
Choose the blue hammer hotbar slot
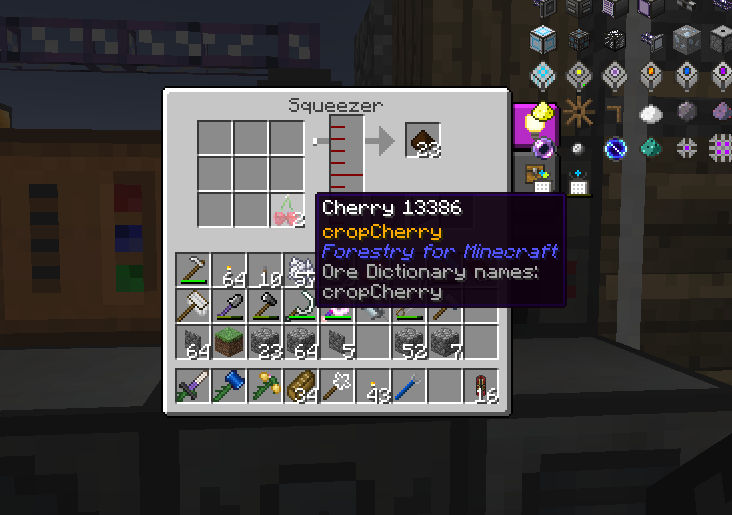(228, 386)
